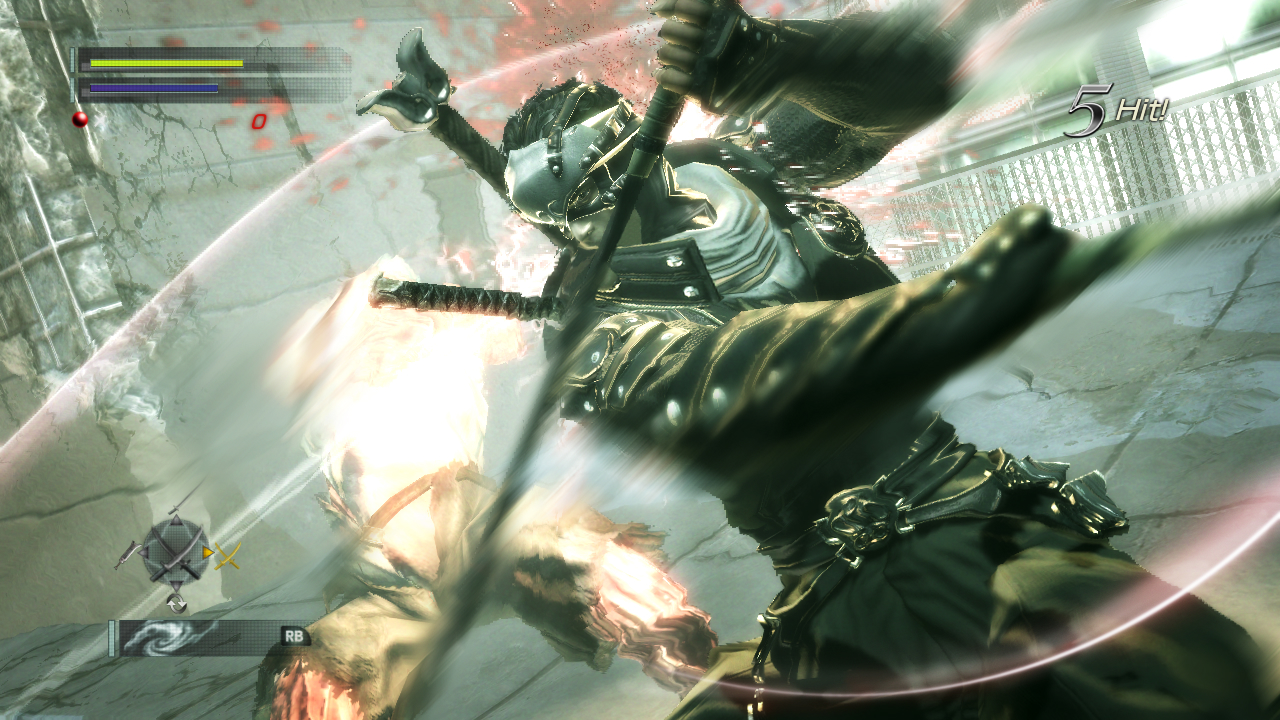
Task: Click the rotate-cycle icon below the weapon wheel
Action: [177, 602]
